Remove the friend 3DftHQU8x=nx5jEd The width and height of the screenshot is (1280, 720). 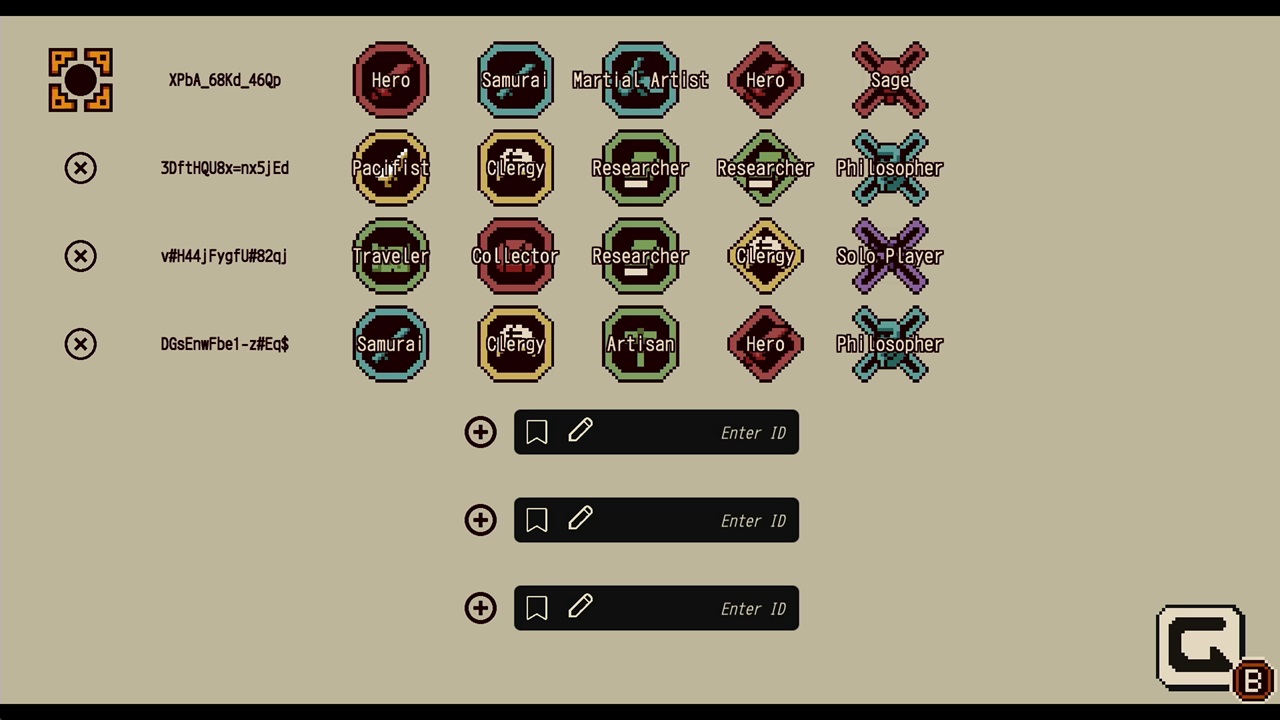[80, 168]
